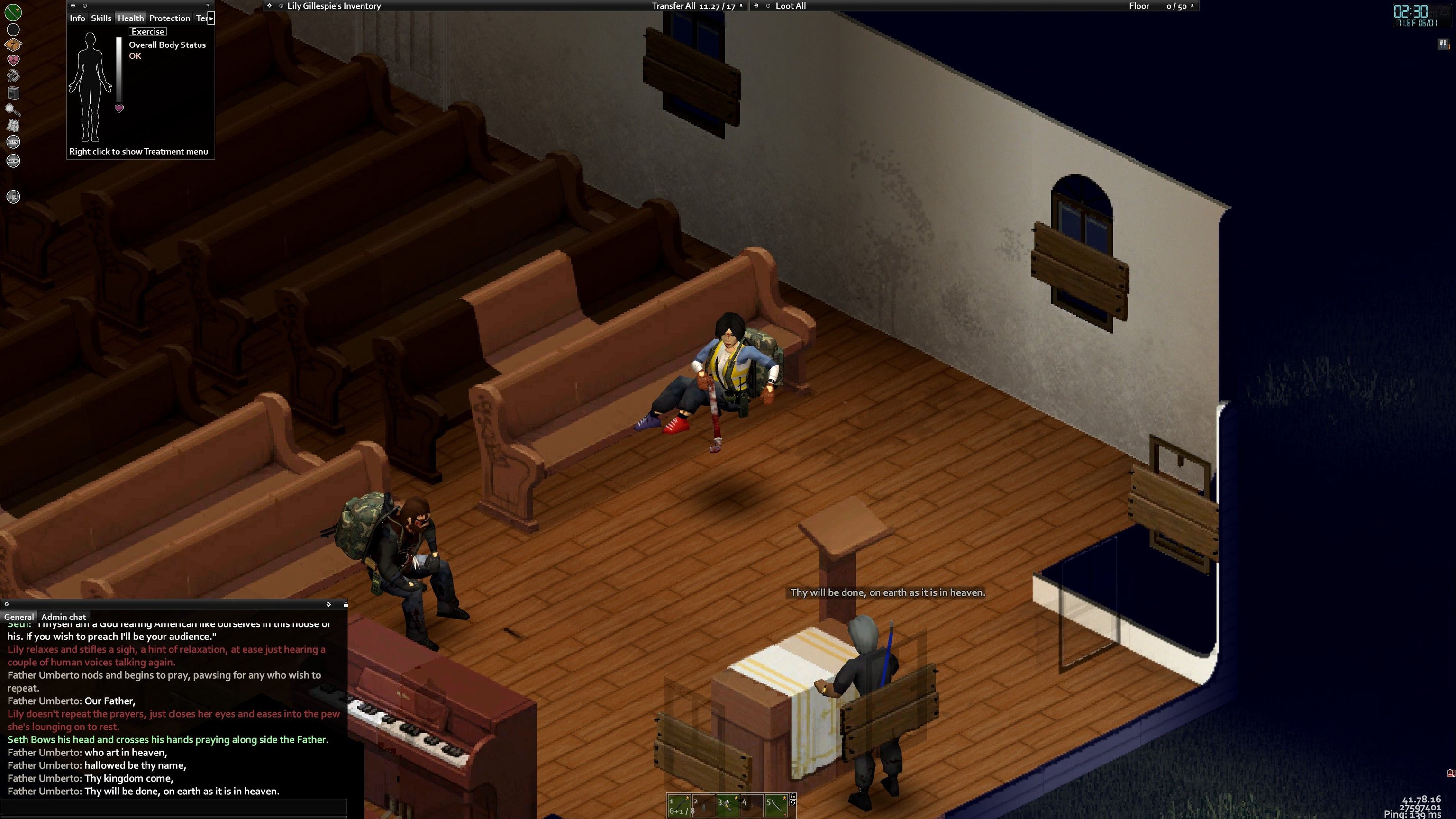Close the character health window
Image resolution: width=1456 pixels, height=819 pixels.
73,6
